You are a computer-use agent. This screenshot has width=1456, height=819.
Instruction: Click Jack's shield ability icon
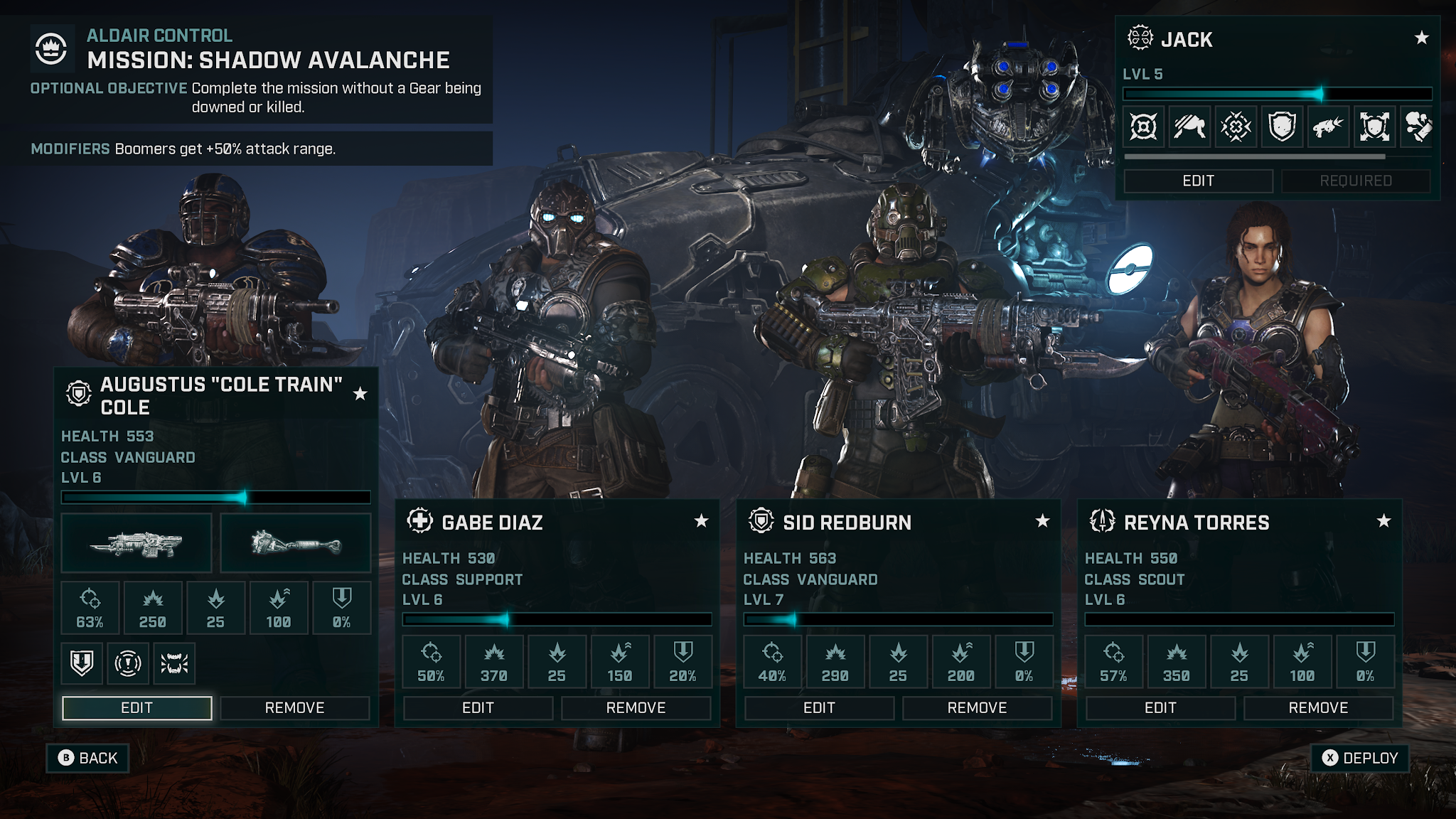coord(1282,127)
